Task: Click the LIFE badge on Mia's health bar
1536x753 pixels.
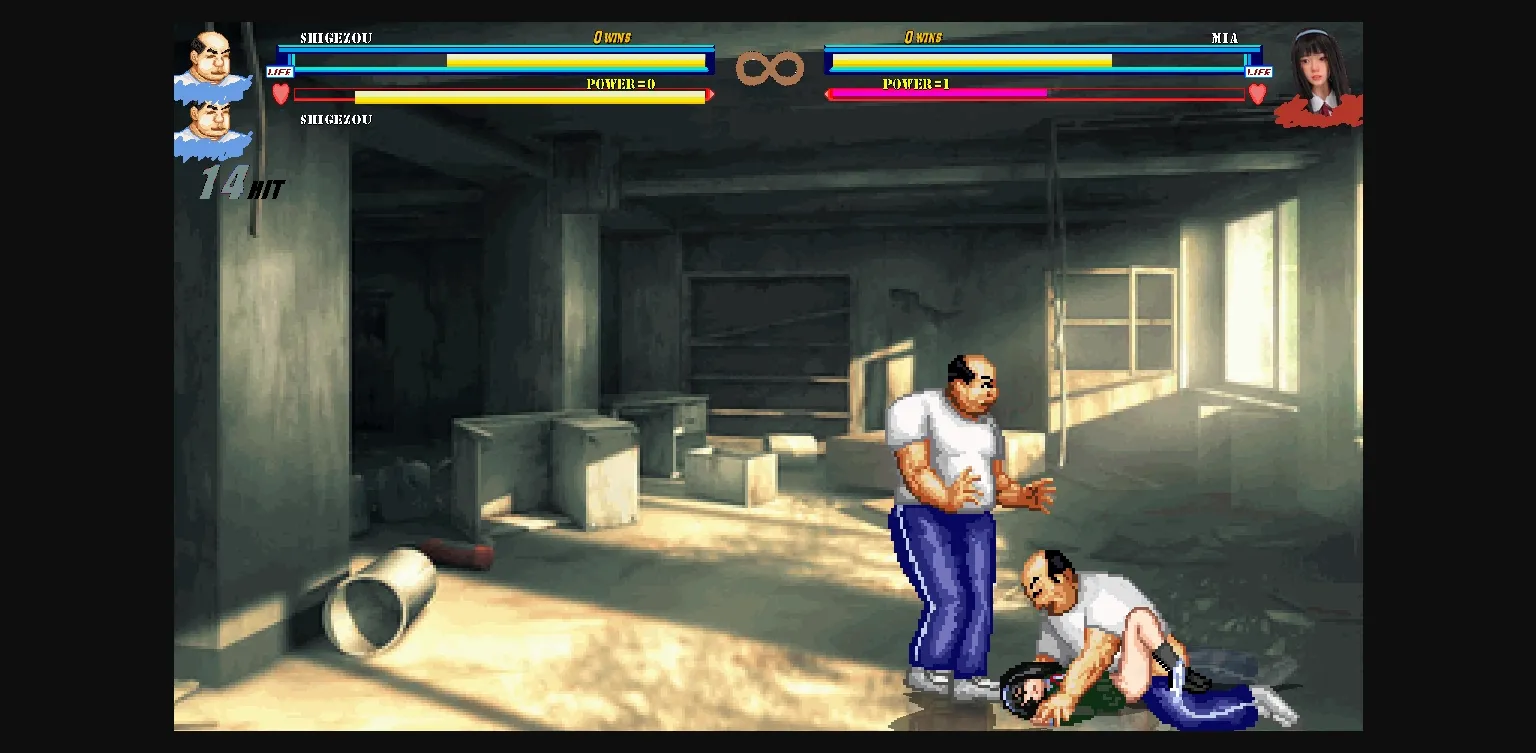Action: 1260,70
